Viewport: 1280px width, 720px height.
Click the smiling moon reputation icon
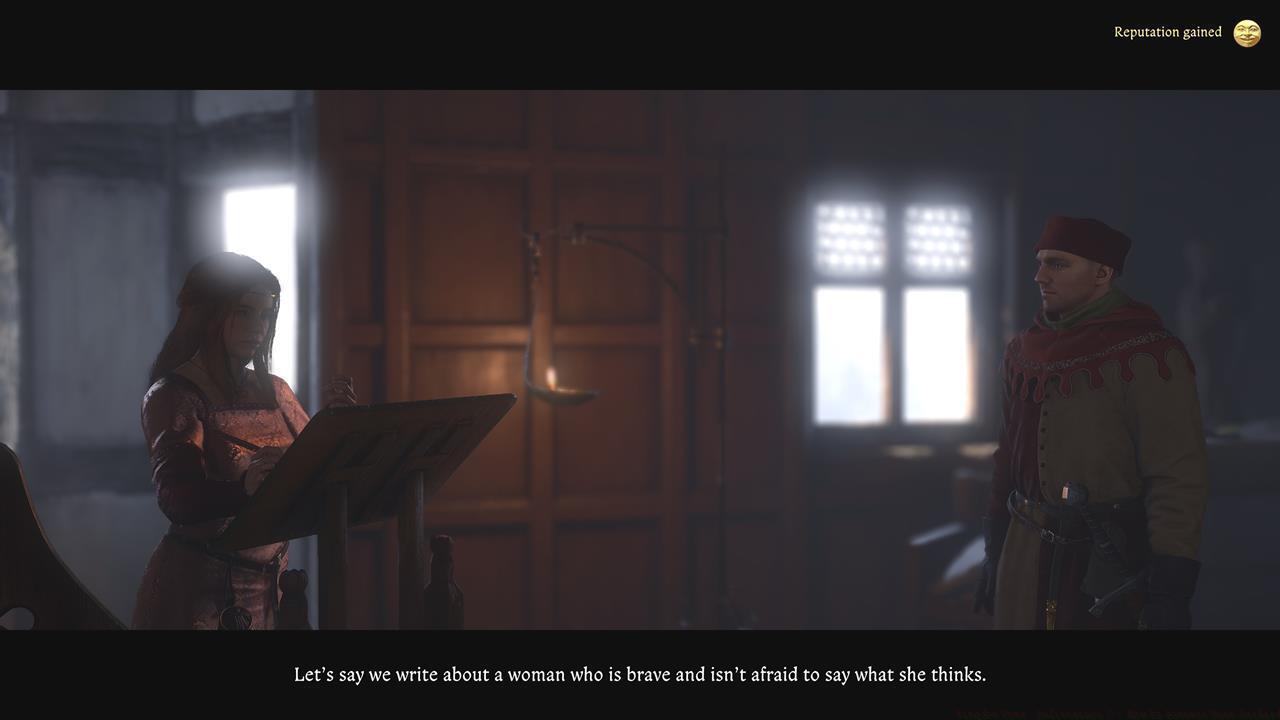[x=1247, y=31]
